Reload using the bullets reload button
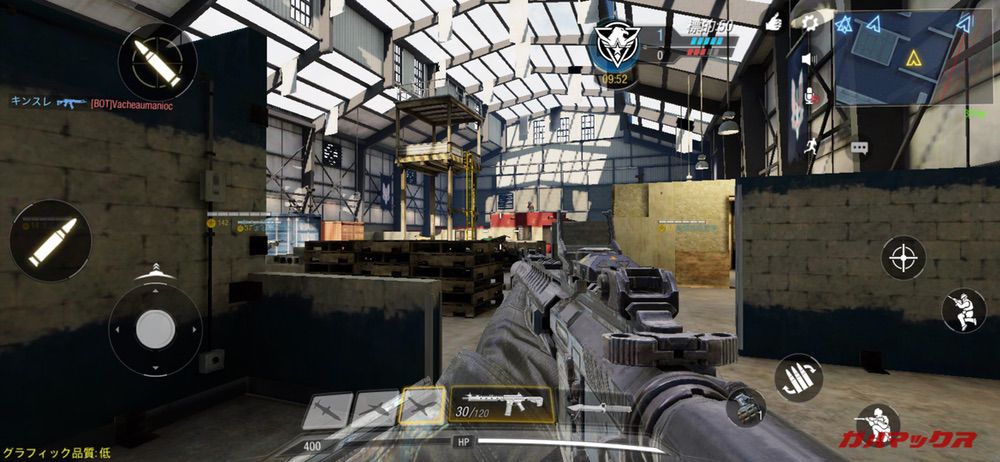 coord(798,377)
